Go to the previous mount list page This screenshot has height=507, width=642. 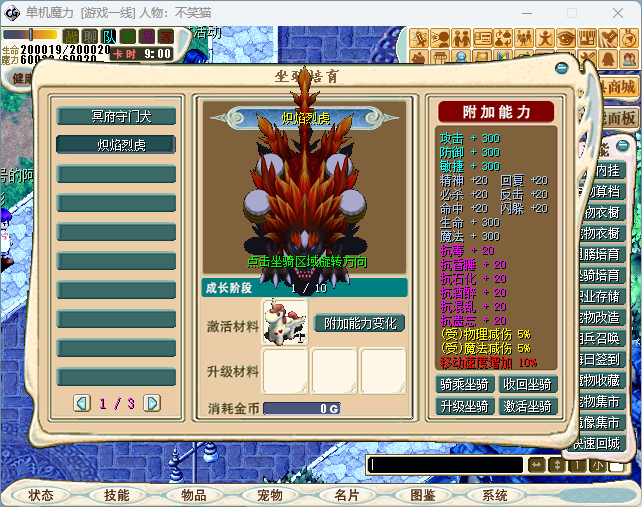82,403
